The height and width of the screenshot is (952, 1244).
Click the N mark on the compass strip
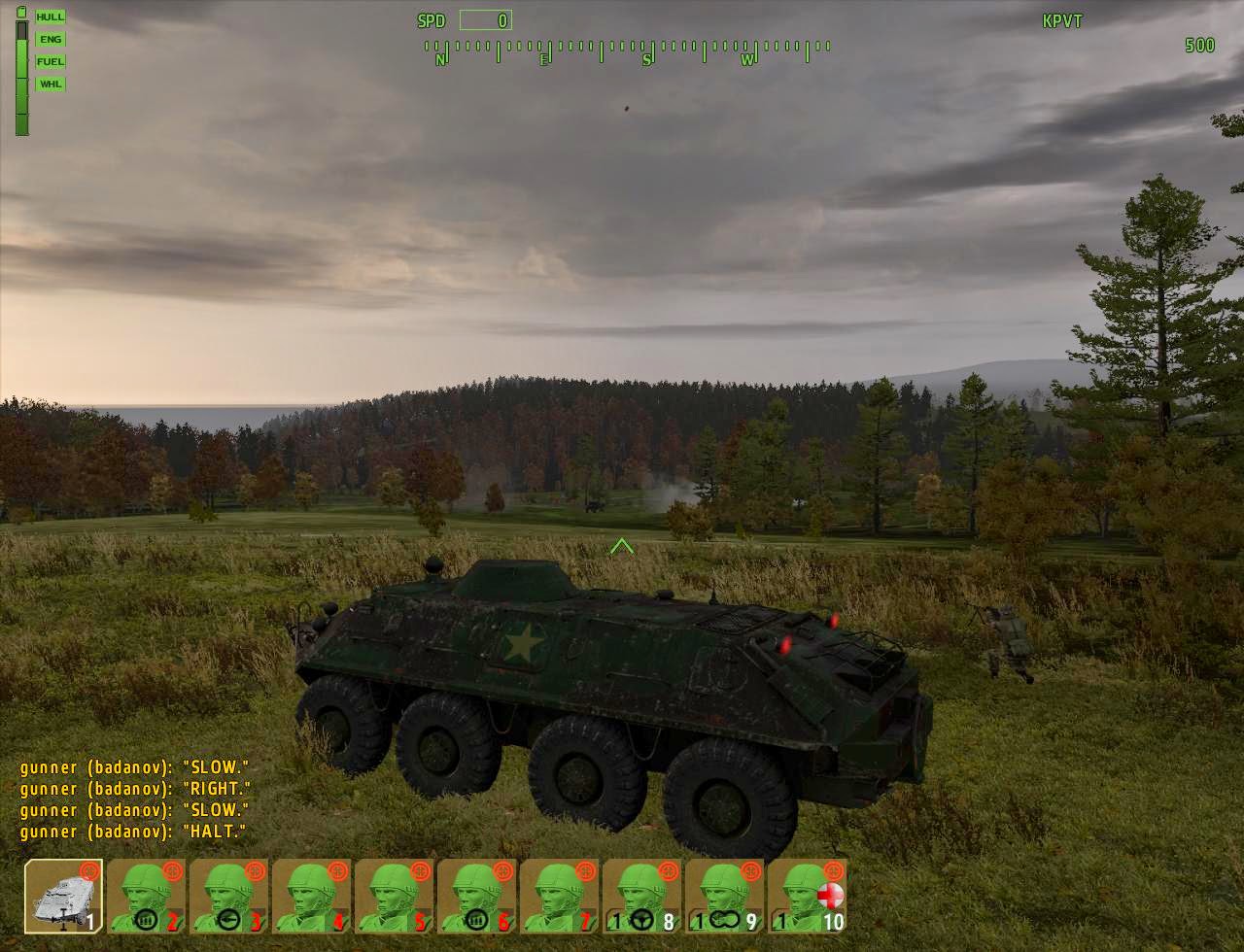point(442,57)
